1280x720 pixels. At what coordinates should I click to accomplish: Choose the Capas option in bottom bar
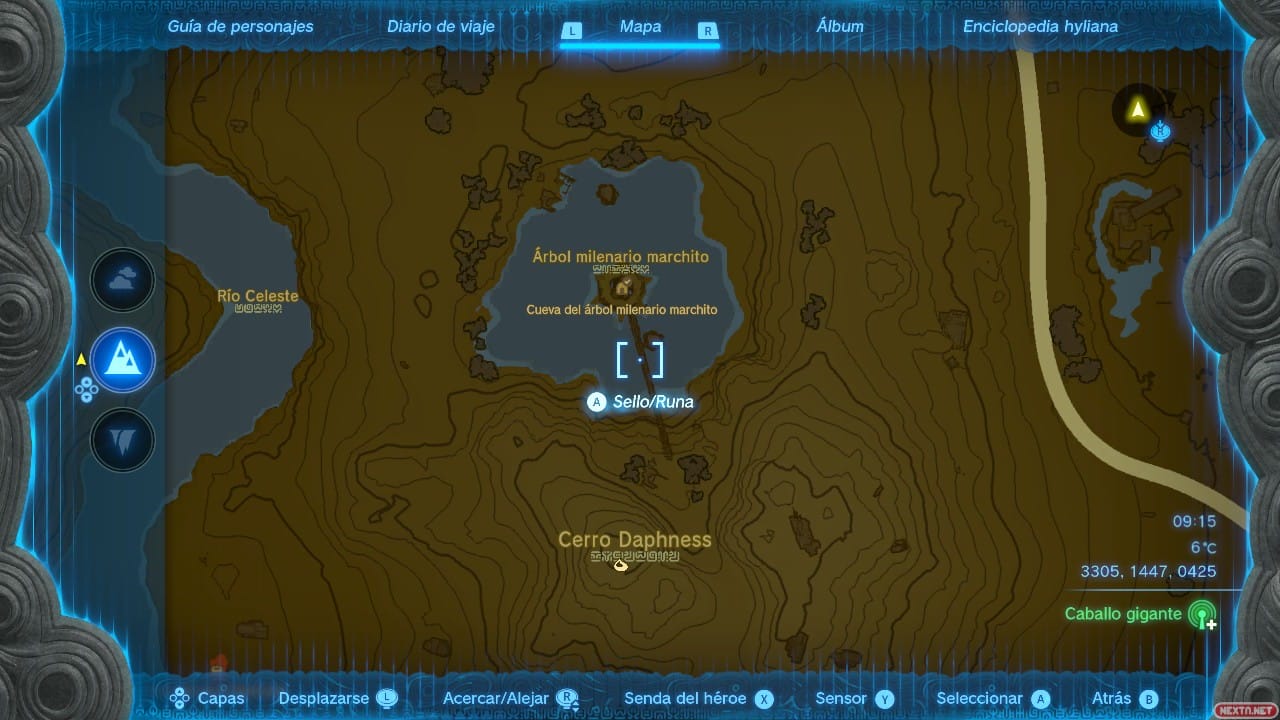[x=208, y=699]
